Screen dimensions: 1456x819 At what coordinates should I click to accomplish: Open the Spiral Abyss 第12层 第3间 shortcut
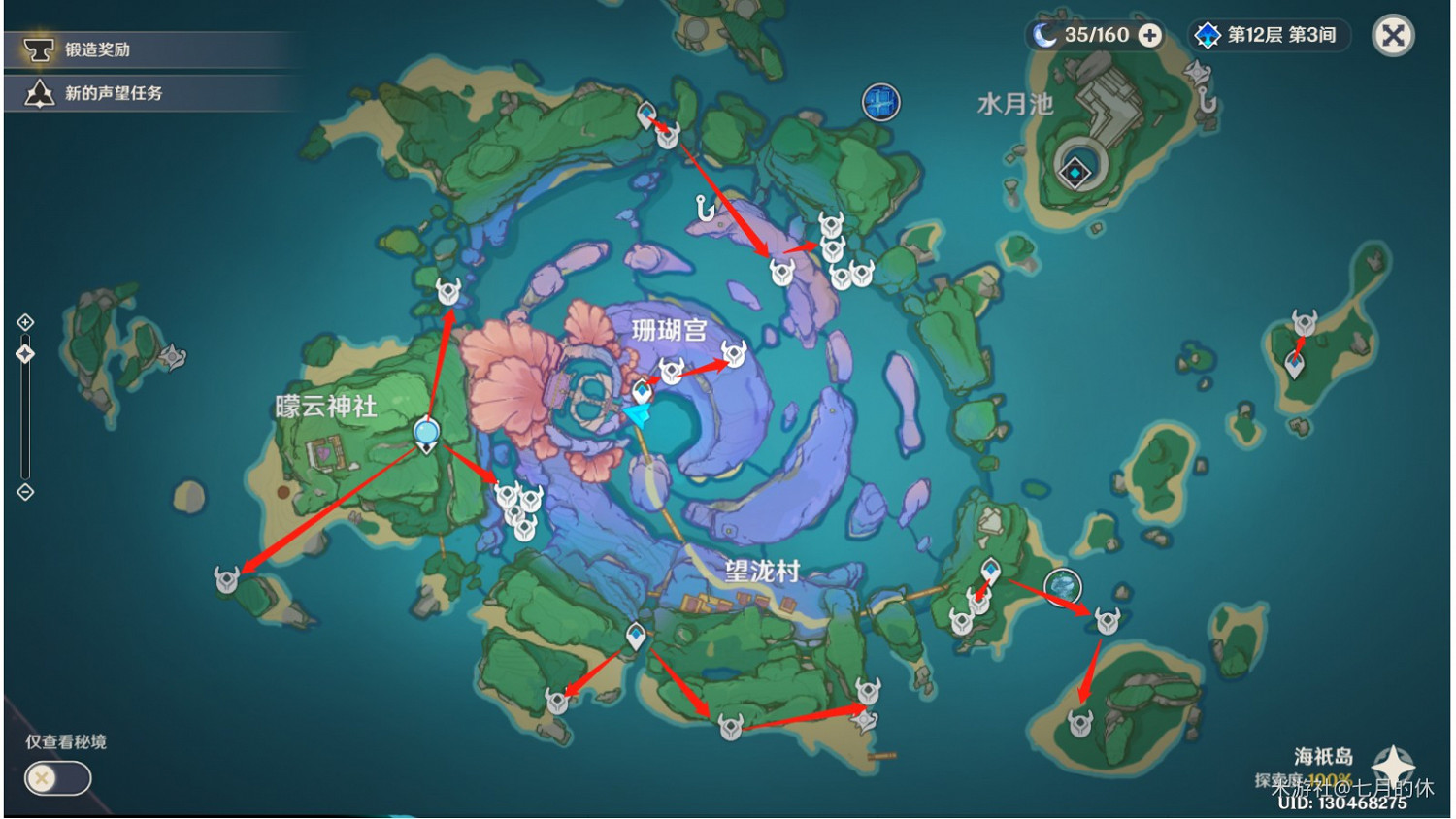(x=1267, y=36)
